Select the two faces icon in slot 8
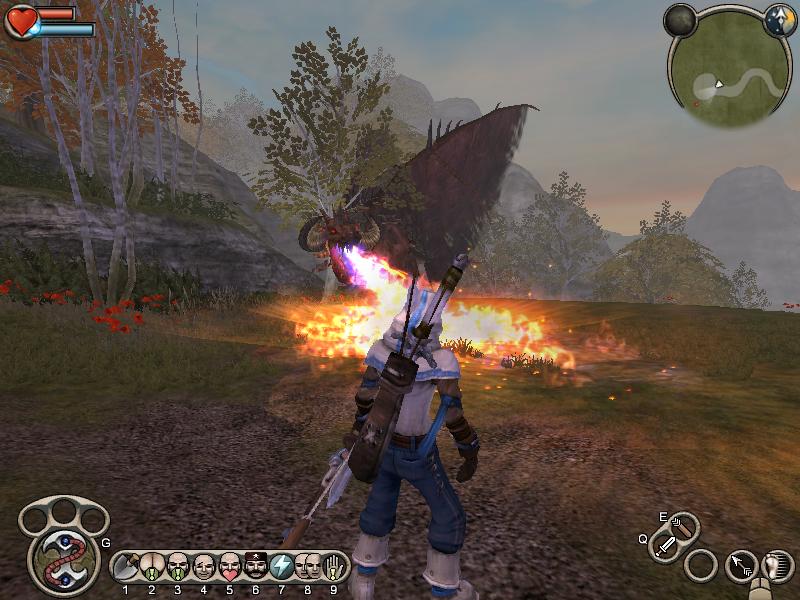 308,567
